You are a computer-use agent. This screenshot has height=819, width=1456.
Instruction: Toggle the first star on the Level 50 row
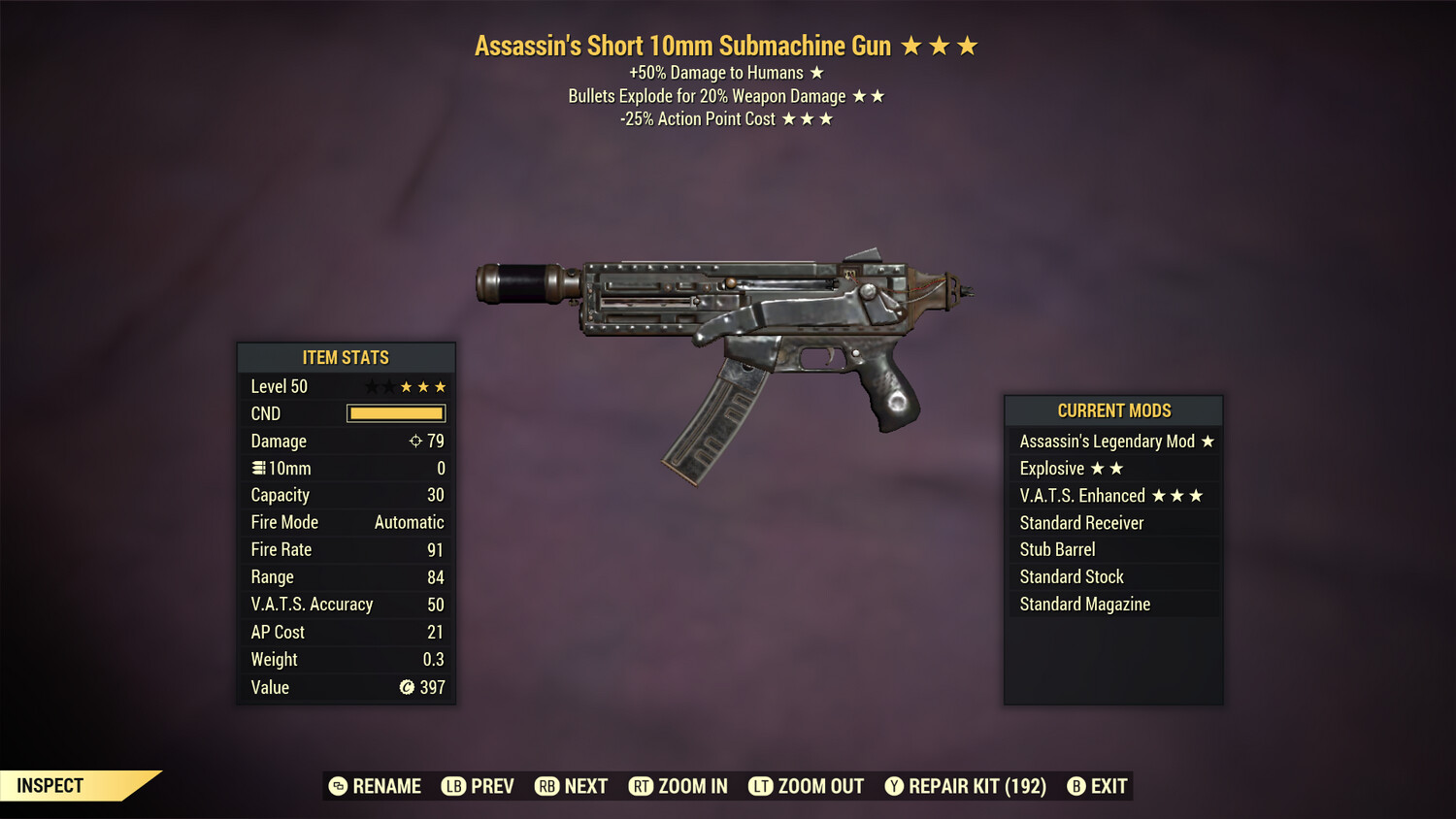tap(370, 385)
